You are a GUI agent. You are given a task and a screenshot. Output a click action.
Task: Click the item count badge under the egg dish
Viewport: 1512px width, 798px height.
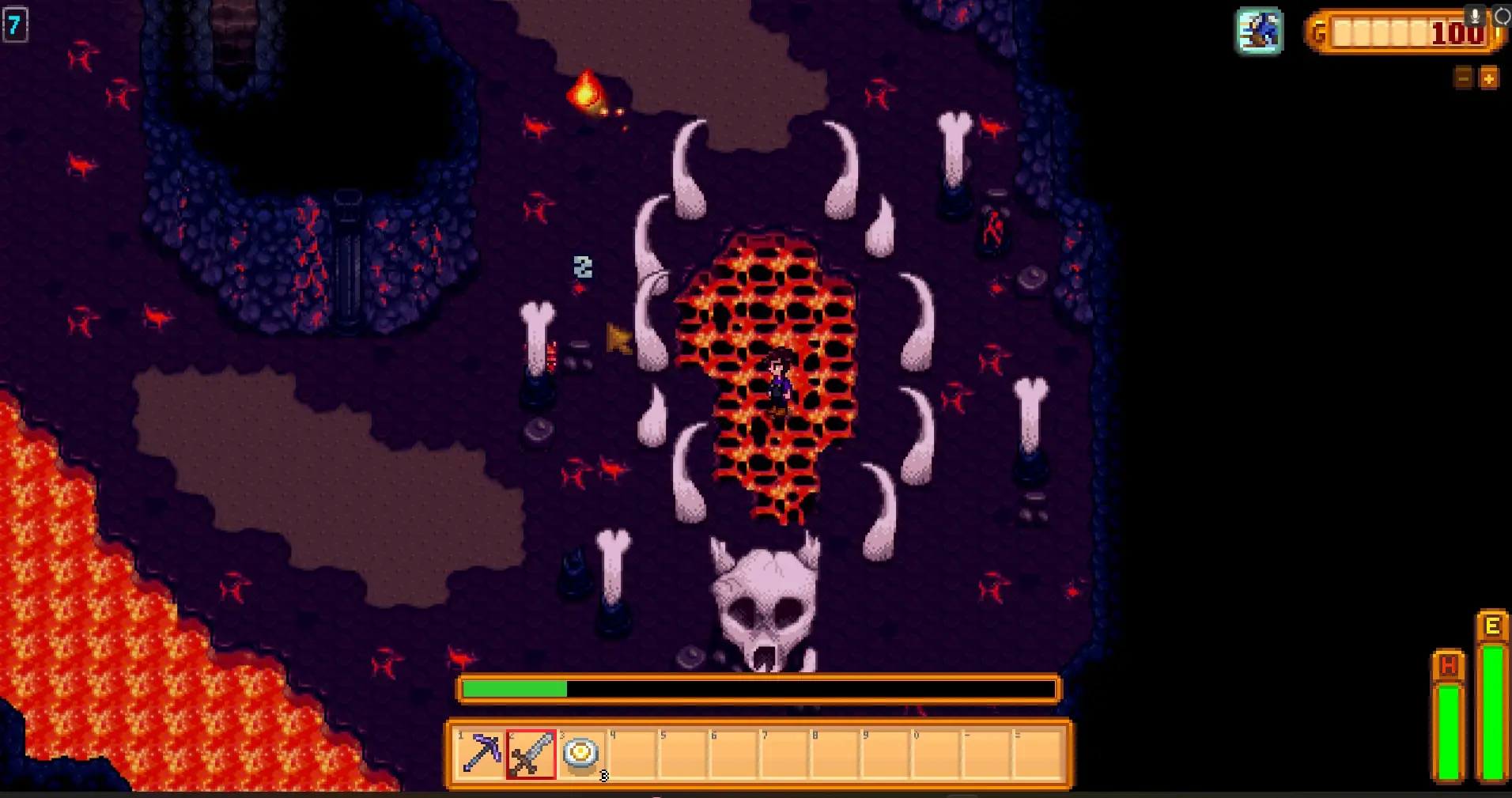click(603, 777)
